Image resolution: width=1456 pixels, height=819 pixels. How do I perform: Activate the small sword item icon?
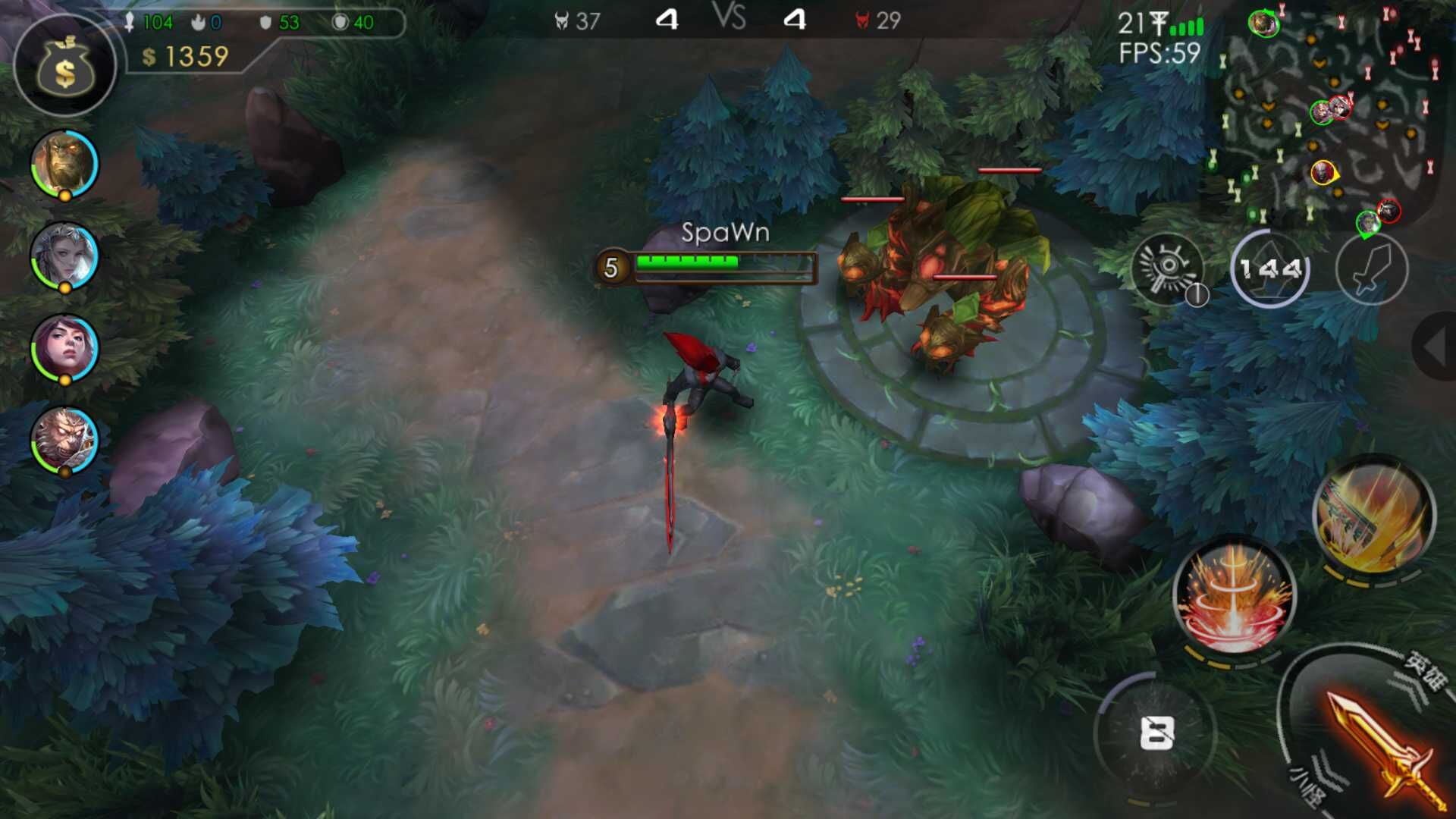[x=1371, y=268]
